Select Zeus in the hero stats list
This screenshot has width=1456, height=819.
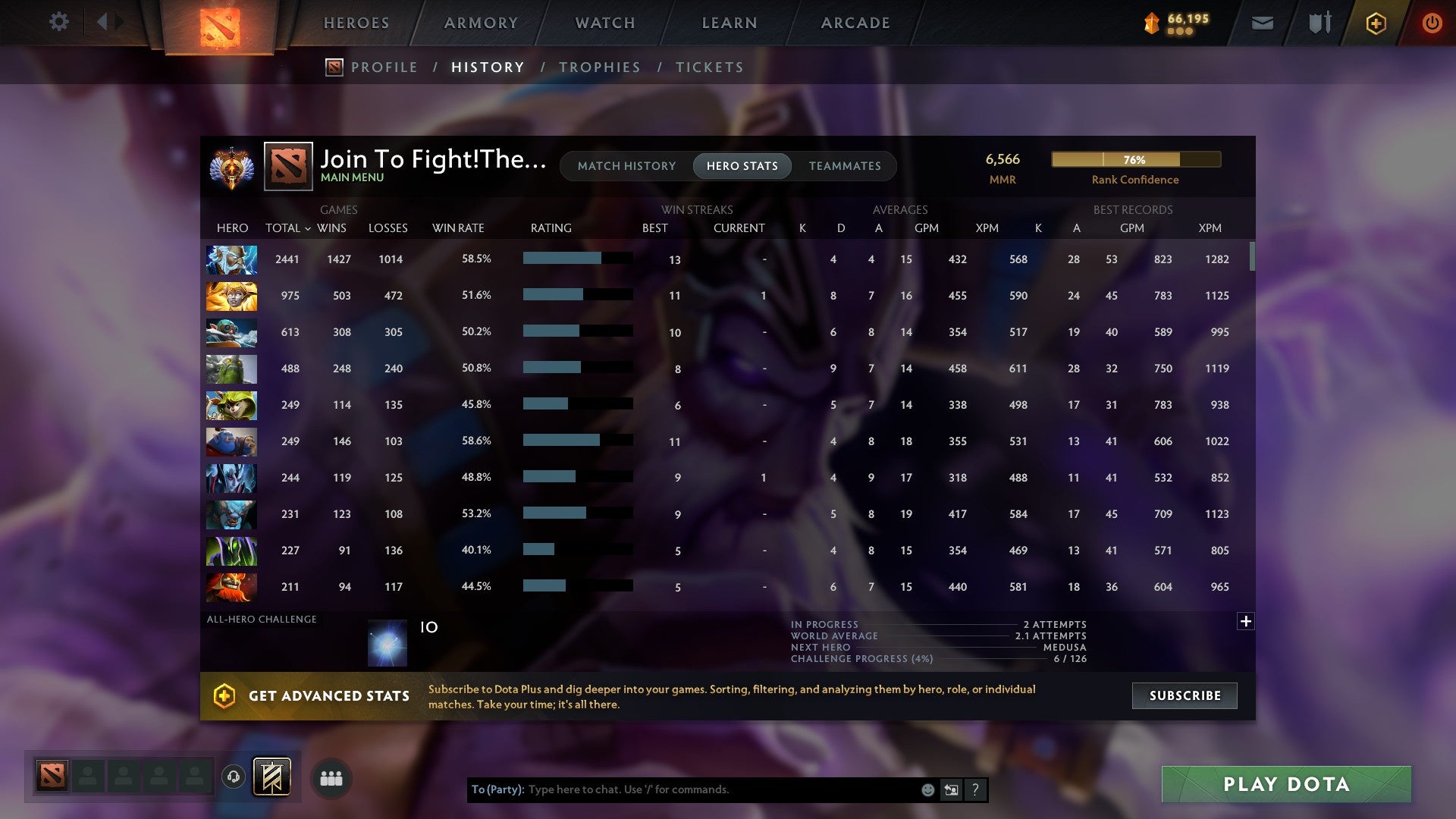(231, 259)
